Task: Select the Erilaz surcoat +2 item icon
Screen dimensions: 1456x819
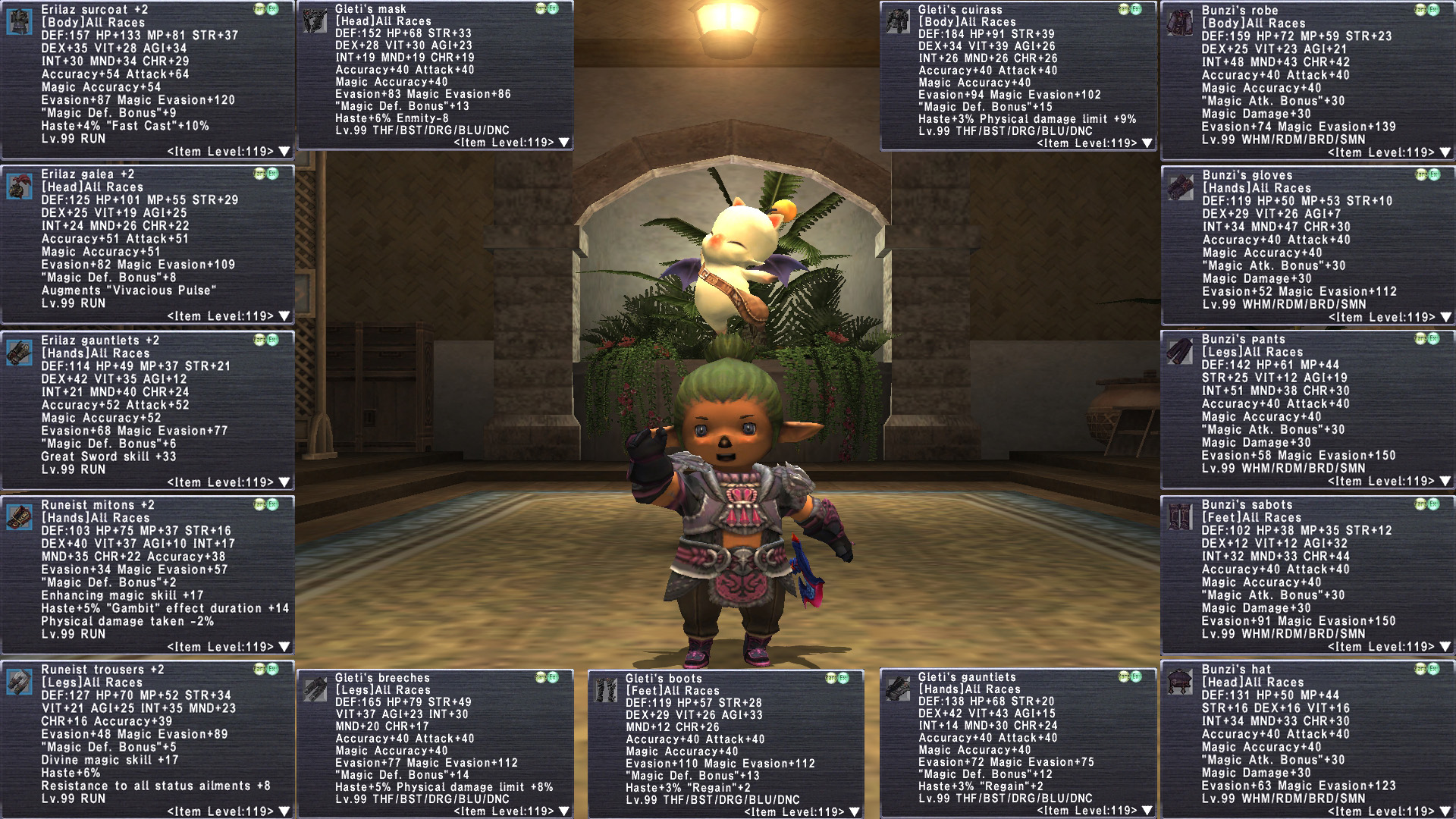Action: pyautogui.click(x=19, y=22)
